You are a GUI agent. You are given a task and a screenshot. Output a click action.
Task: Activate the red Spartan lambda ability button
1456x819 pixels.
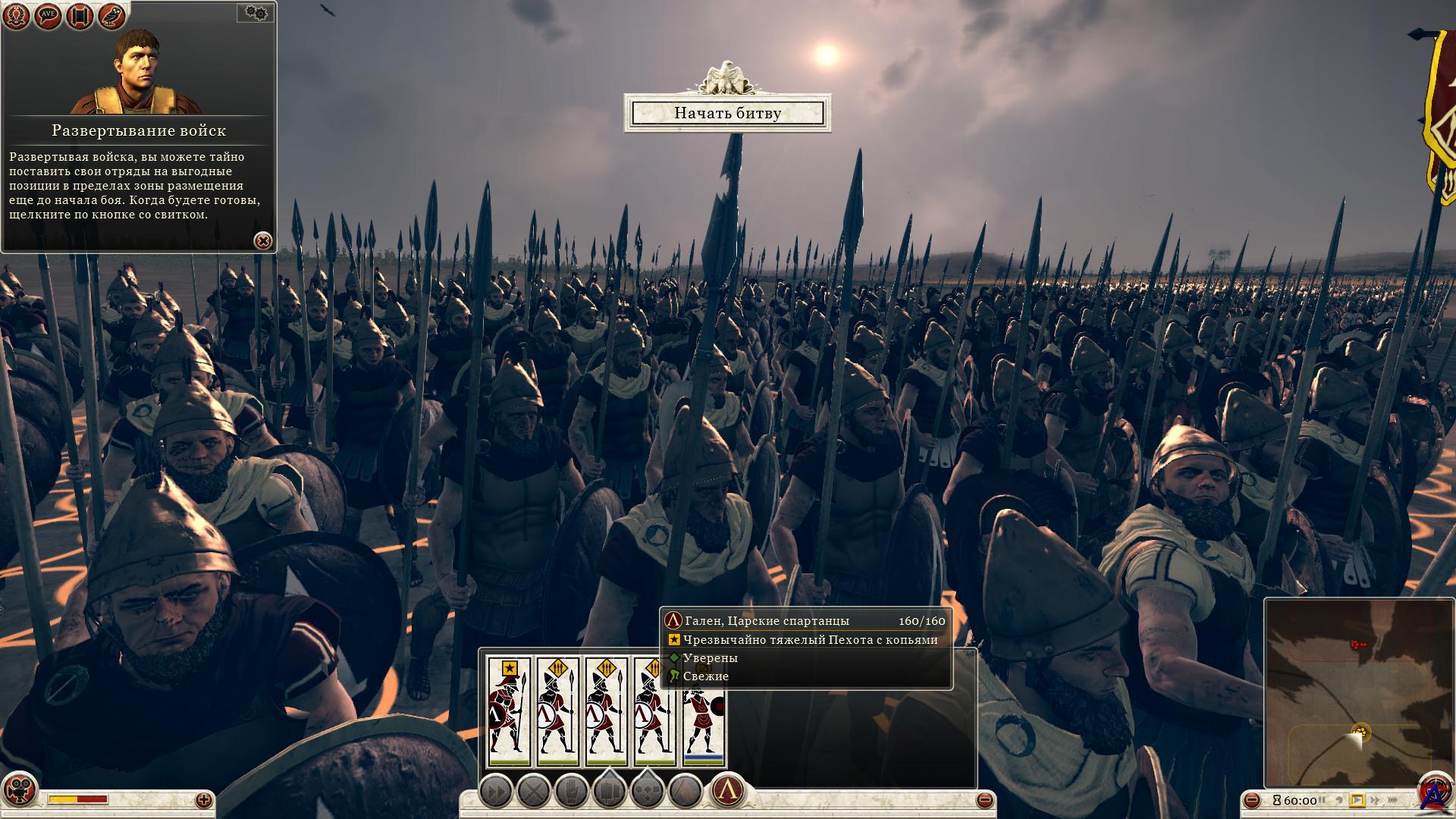coord(726,792)
